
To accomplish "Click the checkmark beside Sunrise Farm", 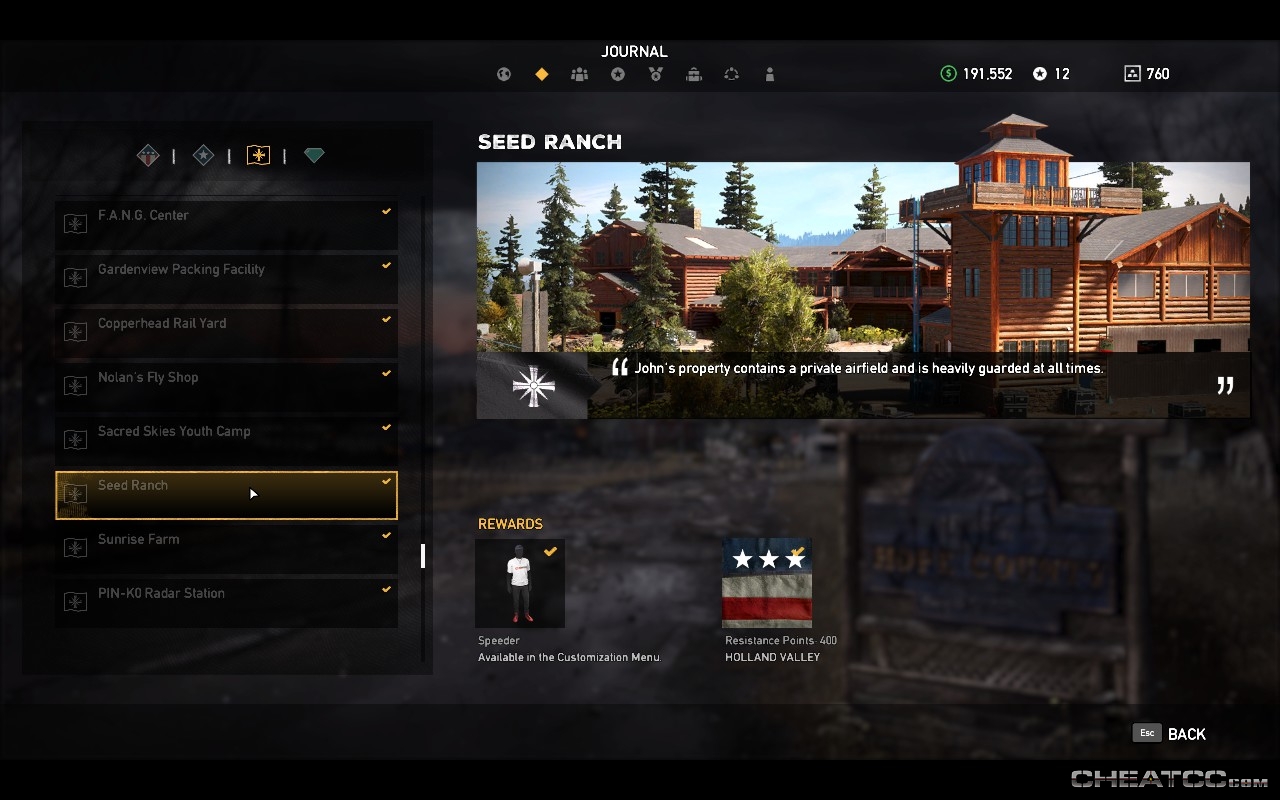I will pos(386,535).
